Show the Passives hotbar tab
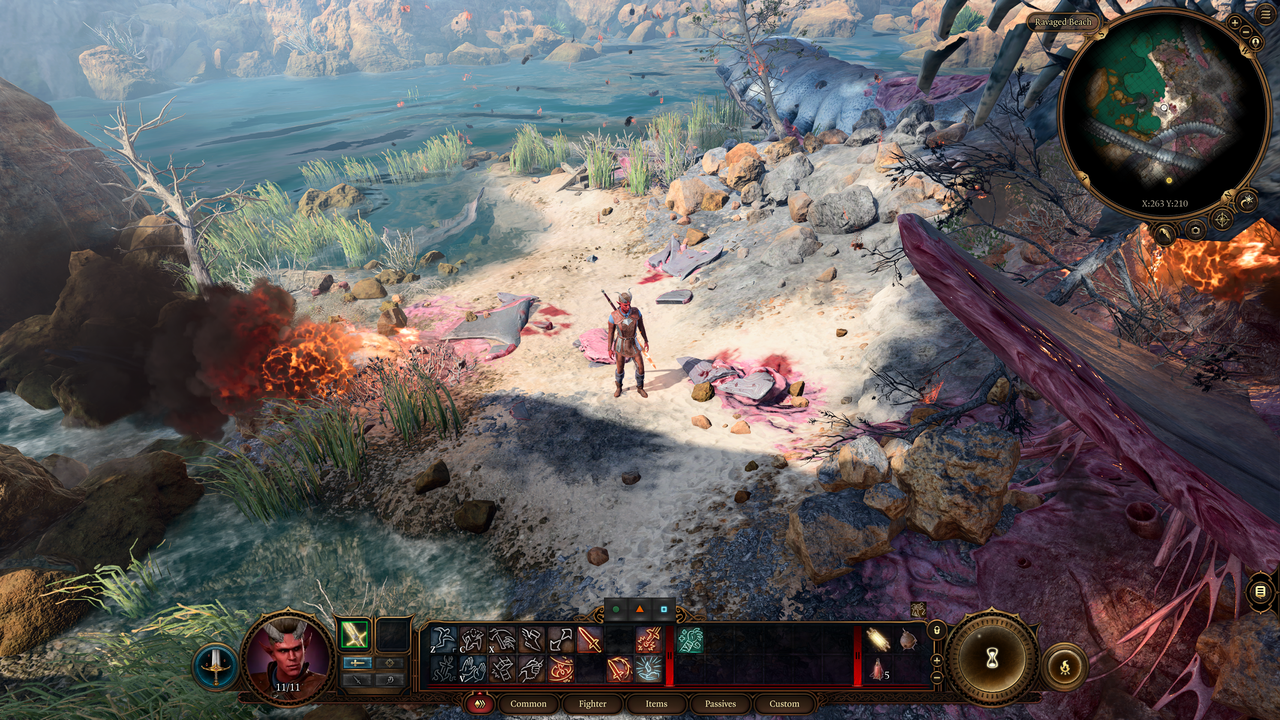1280x720 pixels. pyautogui.click(x=720, y=704)
